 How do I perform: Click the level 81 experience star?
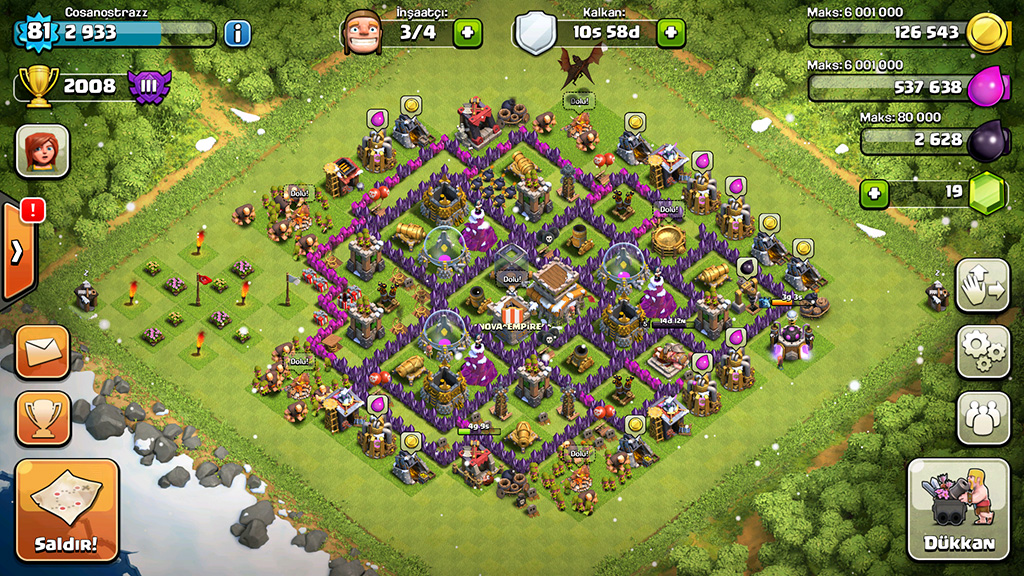coord(38,32)
